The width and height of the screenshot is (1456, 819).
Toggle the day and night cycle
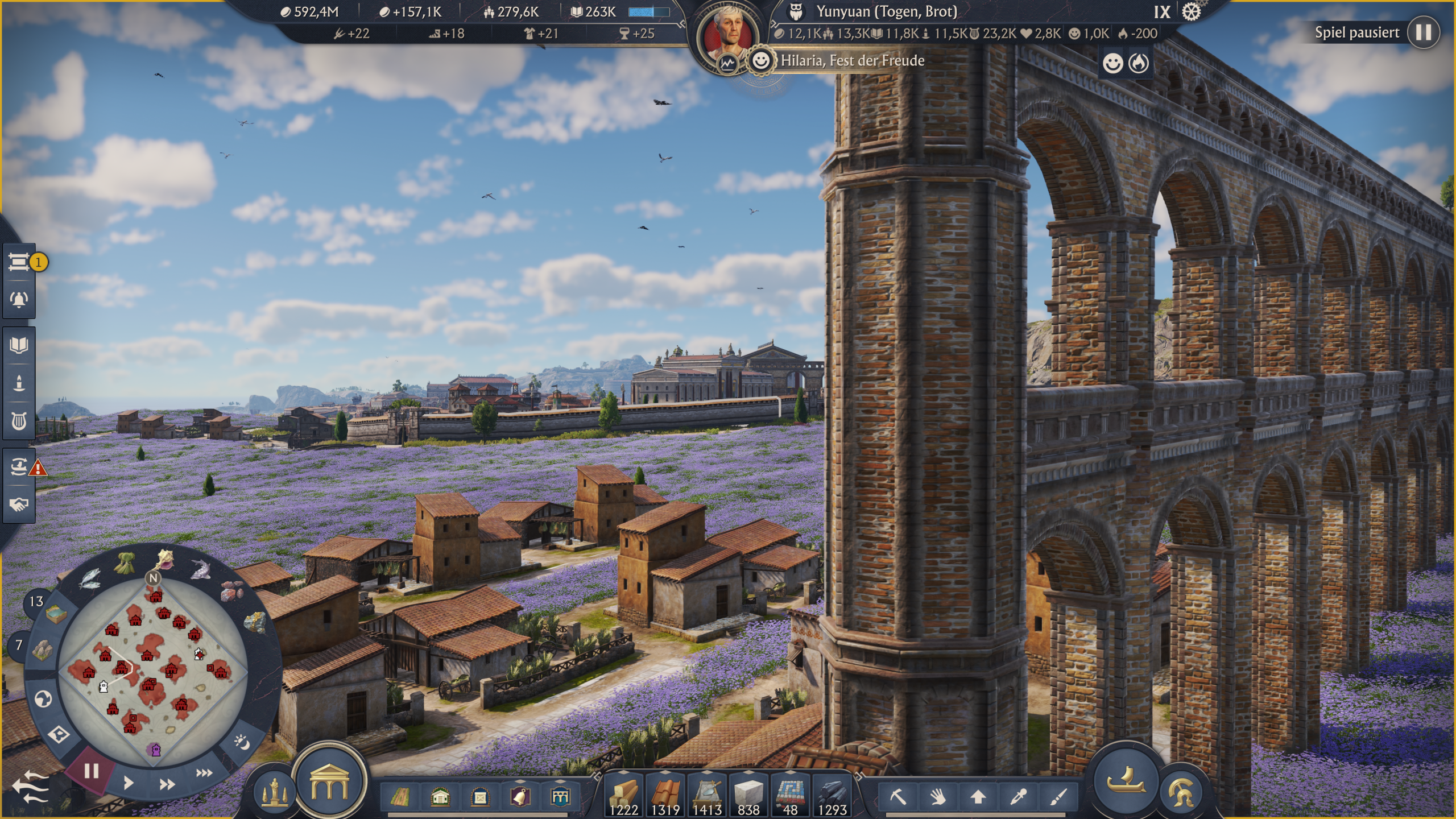point(242,742)
